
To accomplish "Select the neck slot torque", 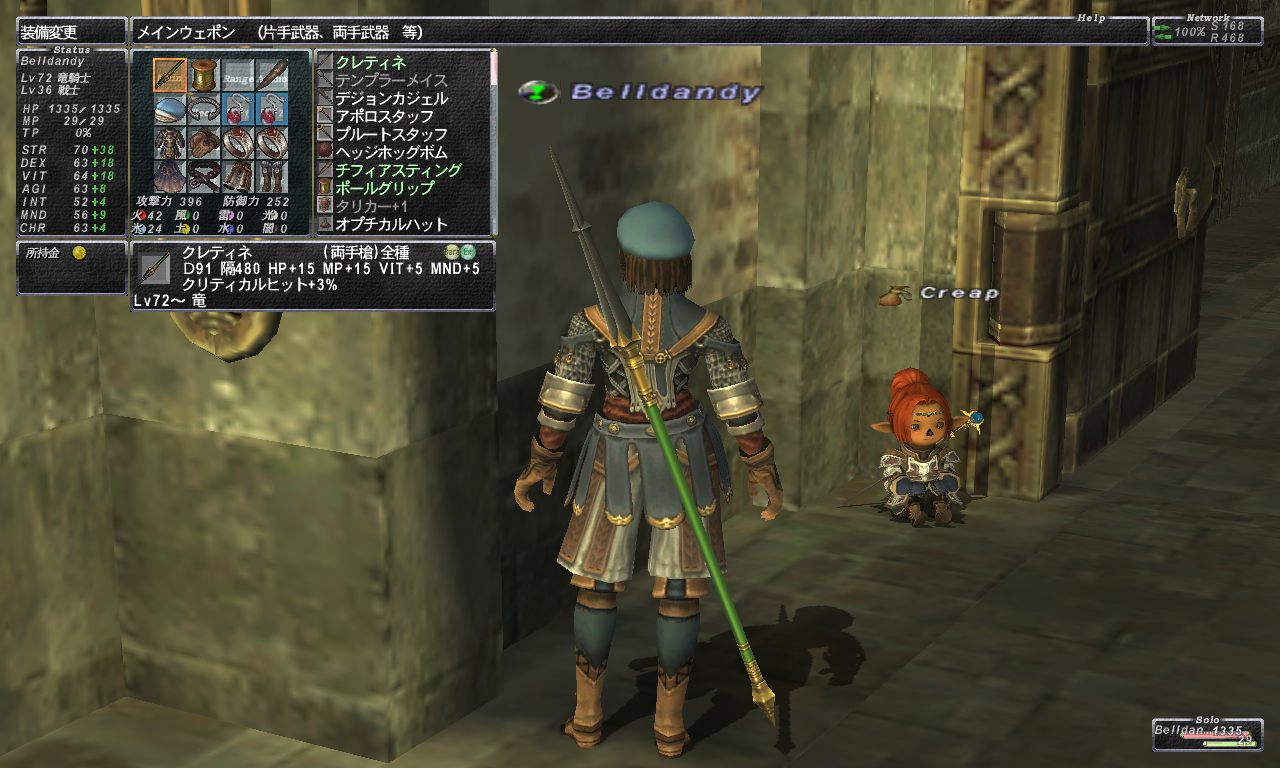I will click(x=204, y=108).
